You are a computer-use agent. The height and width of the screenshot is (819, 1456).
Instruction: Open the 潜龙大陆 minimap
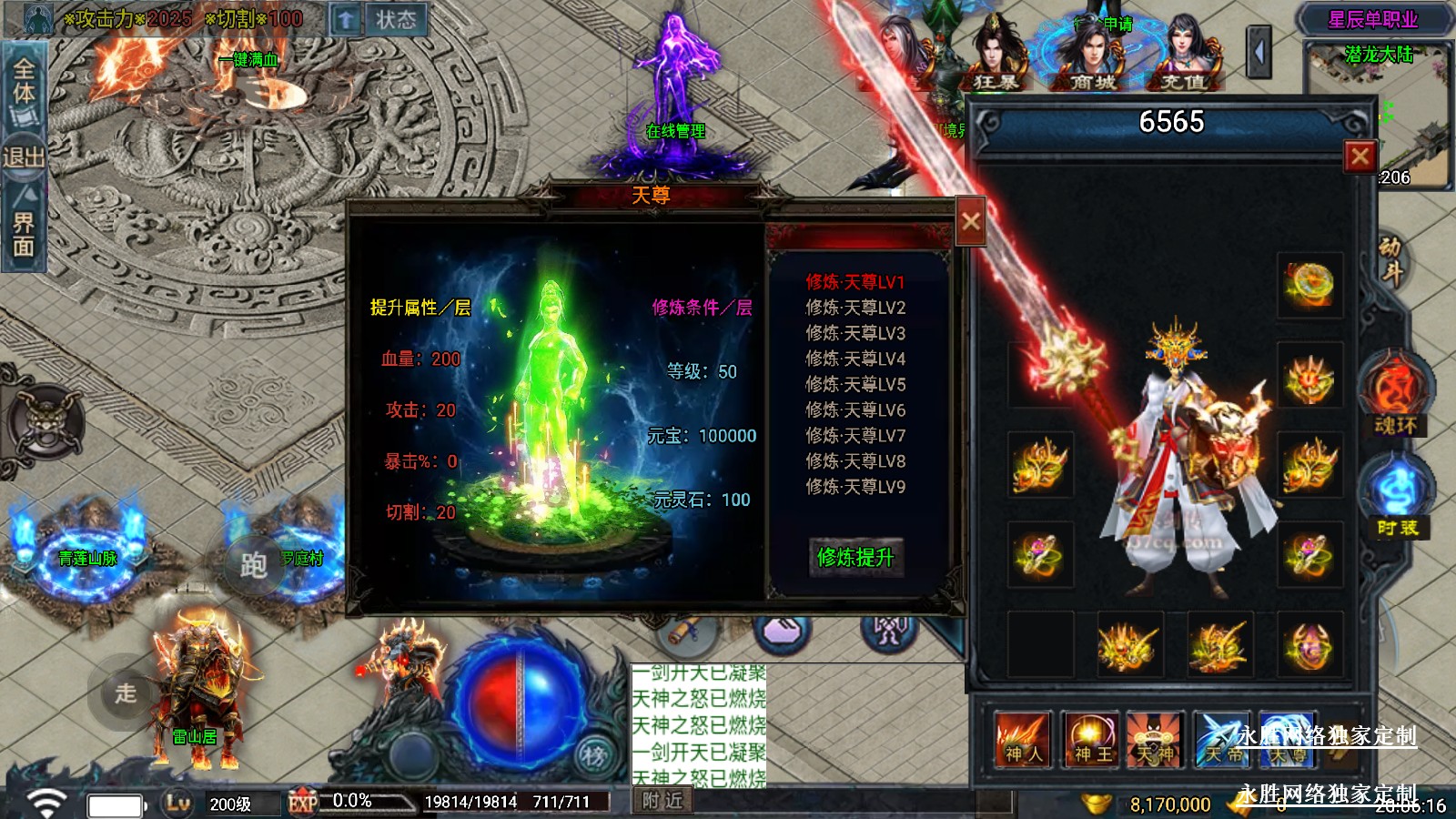coord(1379,114)
